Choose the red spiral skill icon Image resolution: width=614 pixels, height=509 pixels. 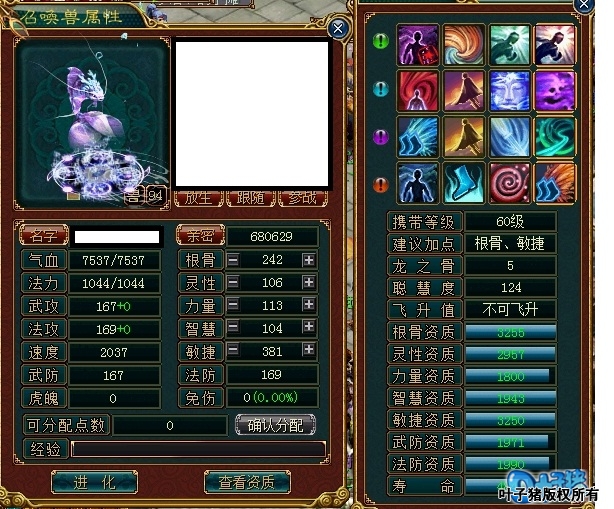point(510,182)
